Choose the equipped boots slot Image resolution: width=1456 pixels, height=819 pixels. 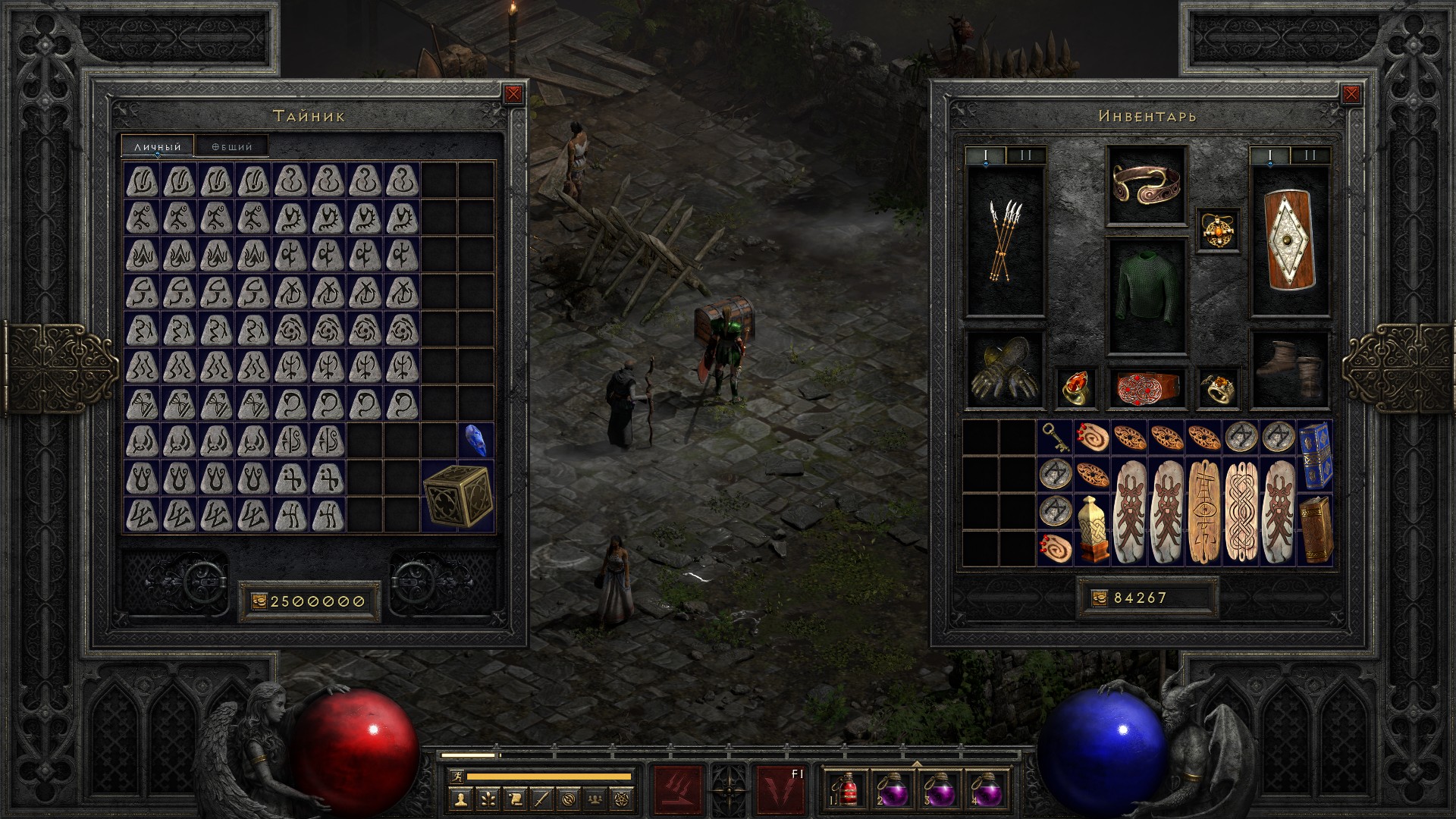(1289, 369)
